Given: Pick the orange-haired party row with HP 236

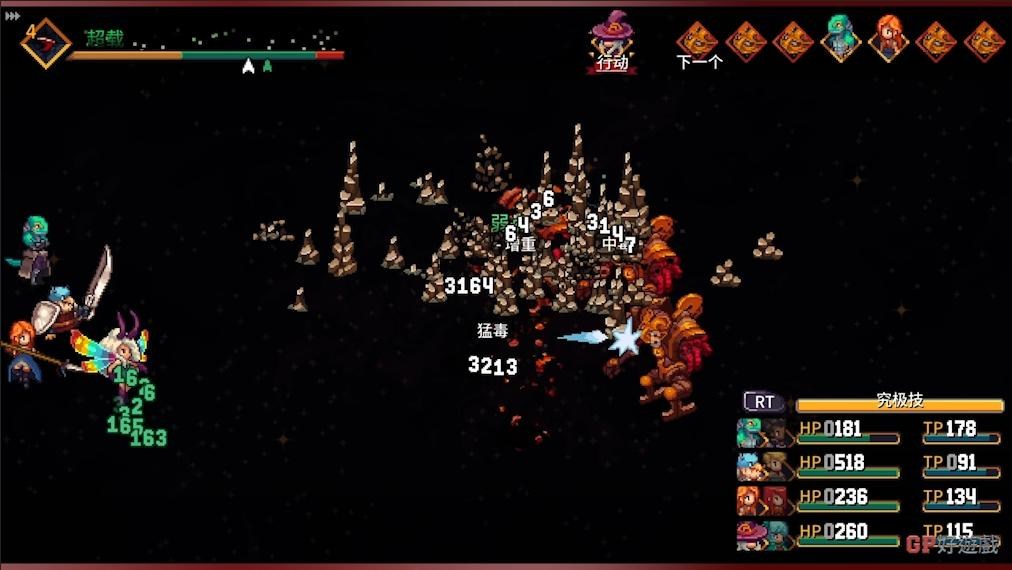Looking at the screenshot, I should pyautogui.click(x=868, y=499).
